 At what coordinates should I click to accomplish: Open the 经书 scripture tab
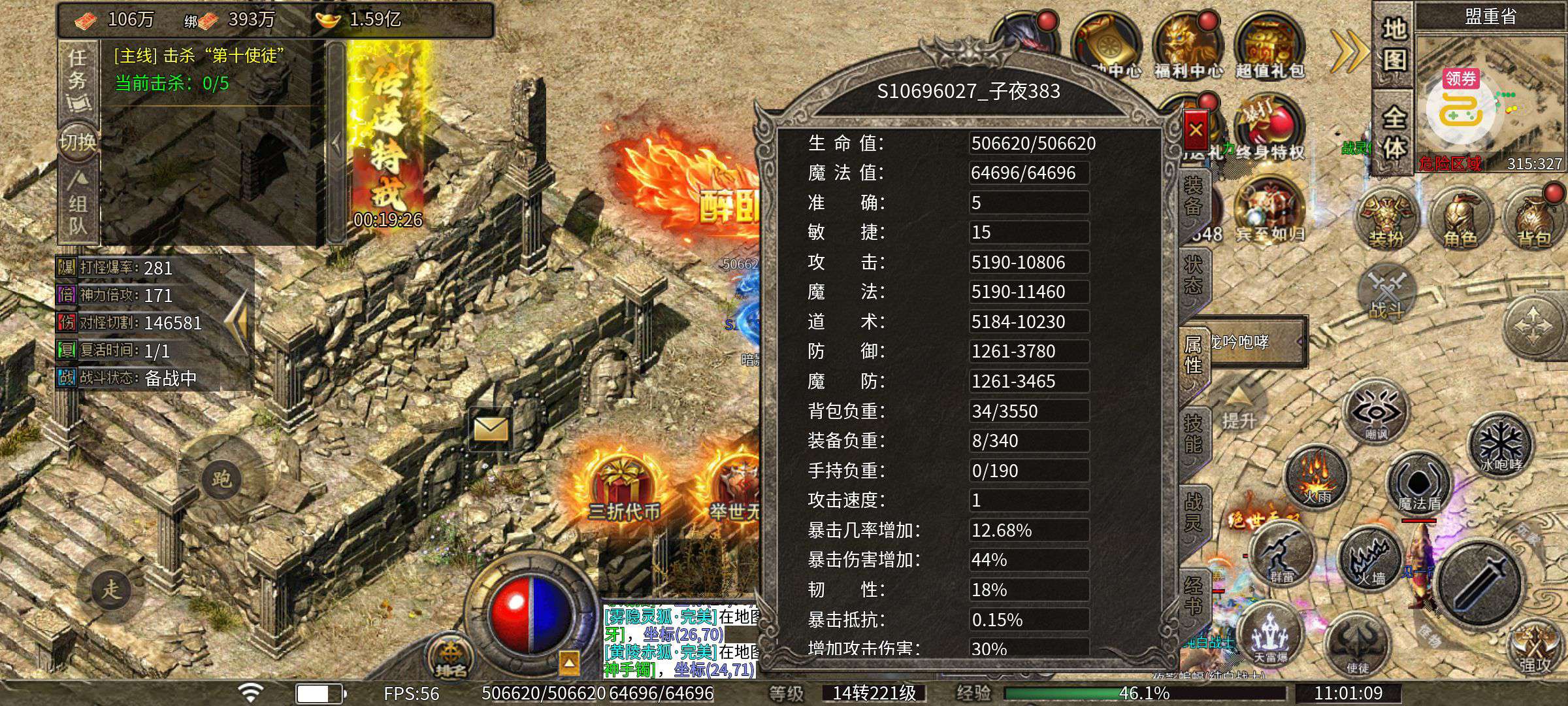coord(1194,595)
